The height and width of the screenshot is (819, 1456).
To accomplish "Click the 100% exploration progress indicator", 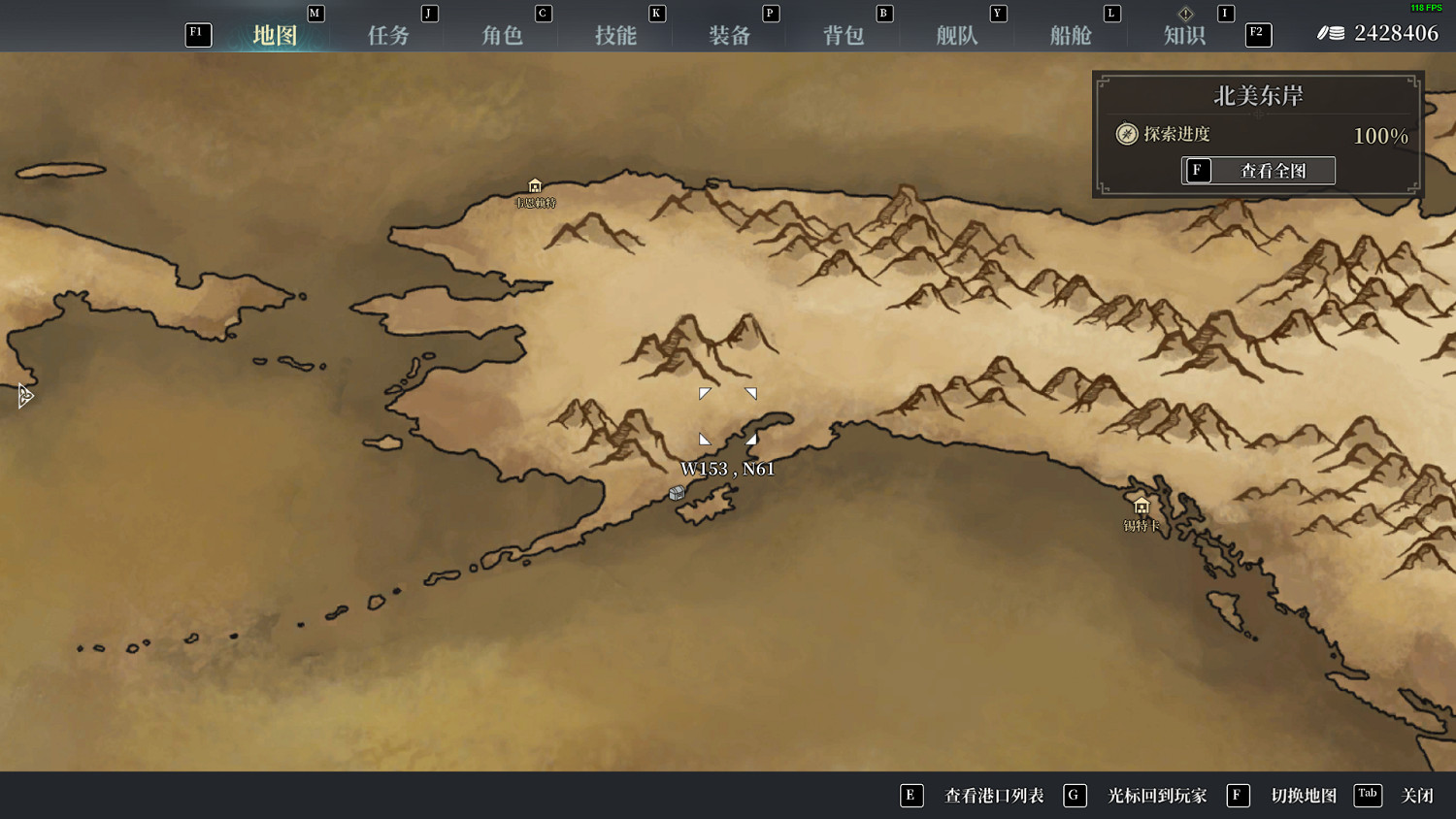I will [x=1380, y=136].
